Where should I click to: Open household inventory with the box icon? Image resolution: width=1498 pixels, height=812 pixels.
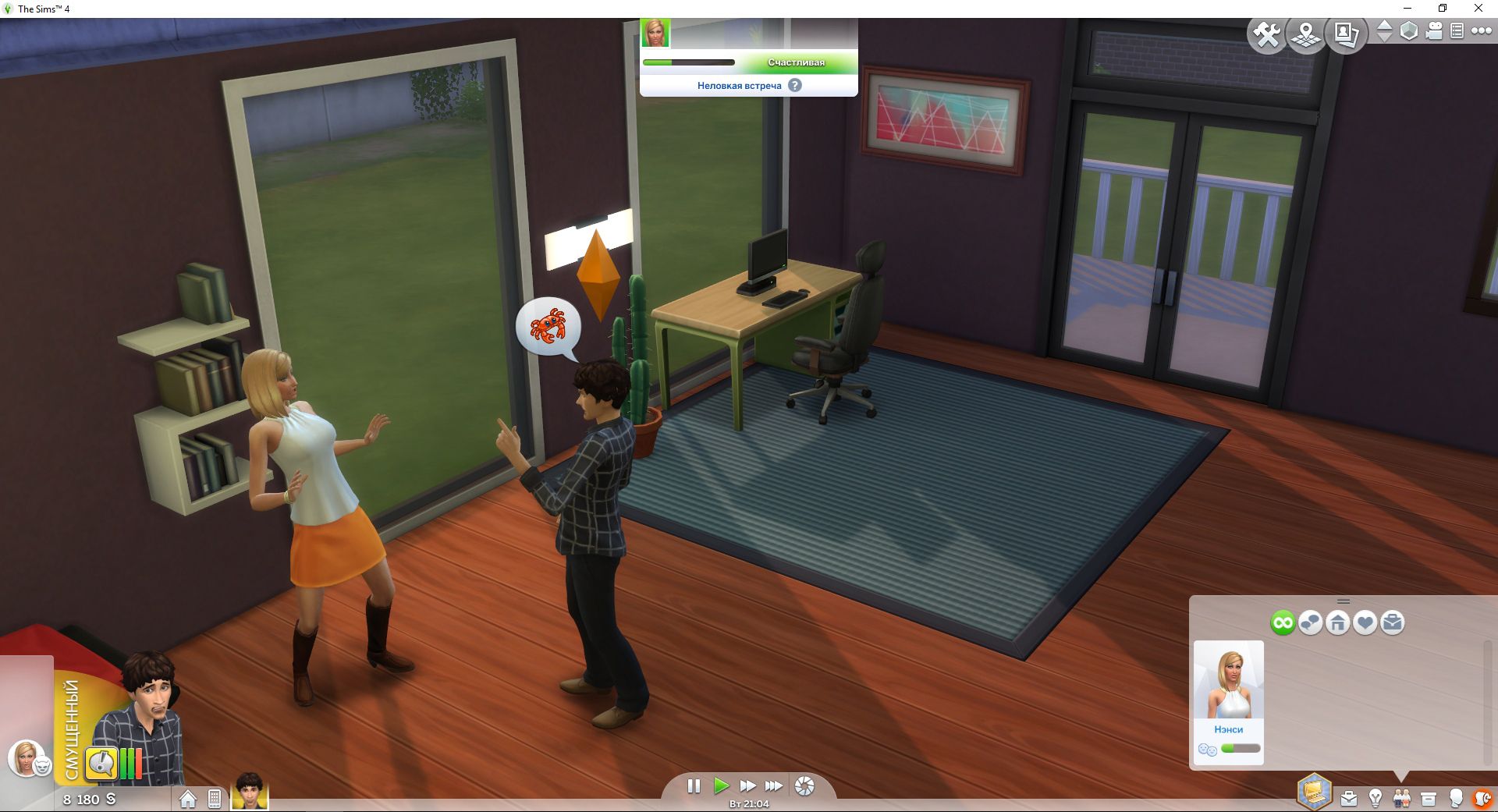(1430, 798)
